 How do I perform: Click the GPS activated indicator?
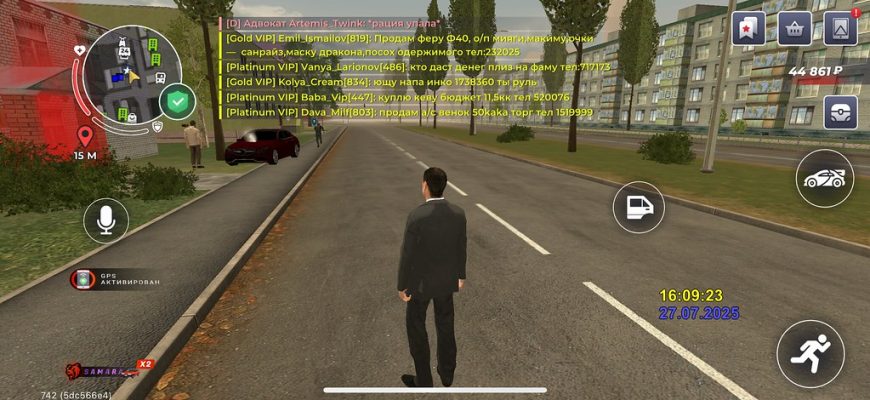(115, 279)
